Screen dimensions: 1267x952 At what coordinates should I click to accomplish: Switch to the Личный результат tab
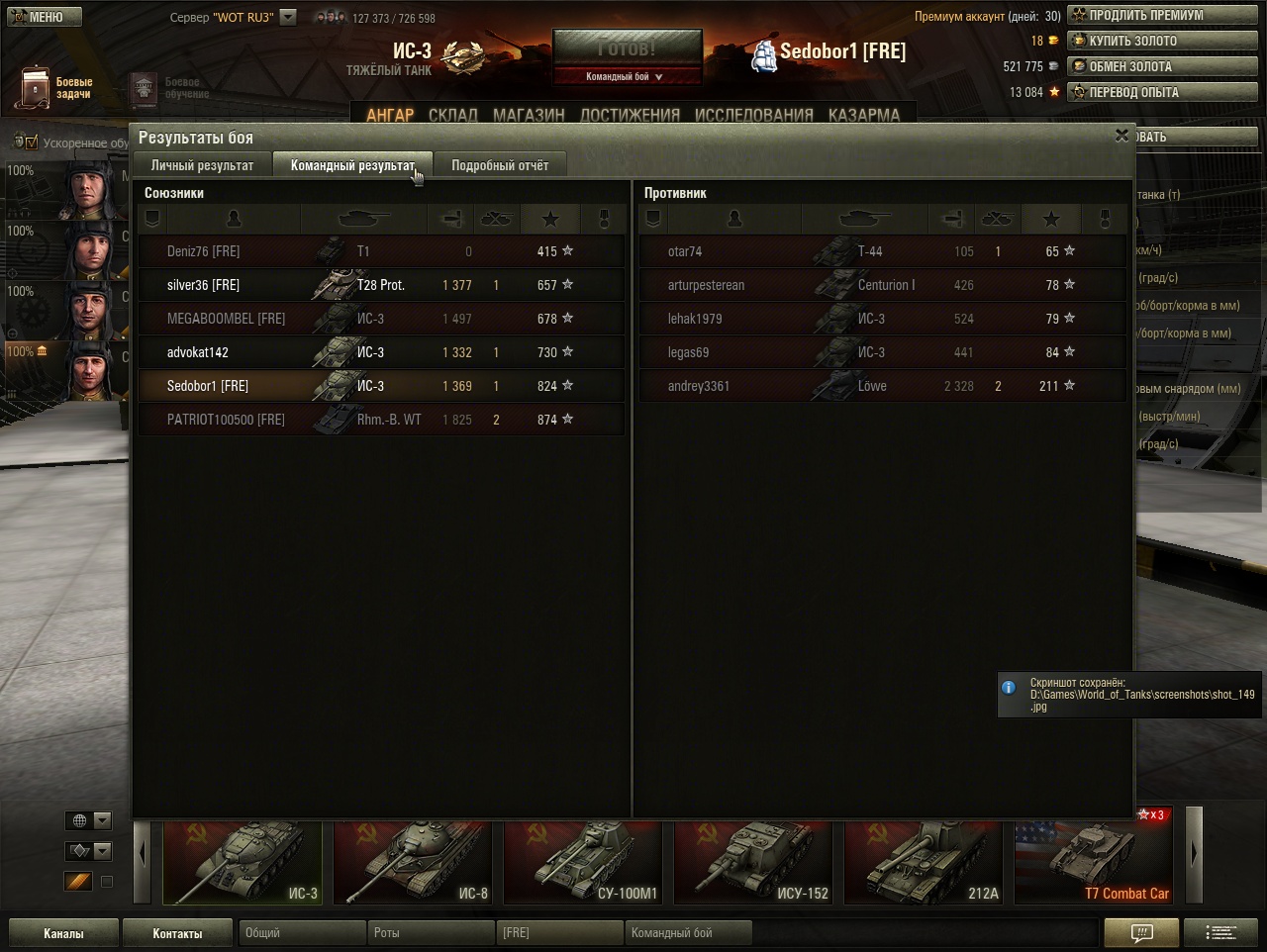[202, 165]
